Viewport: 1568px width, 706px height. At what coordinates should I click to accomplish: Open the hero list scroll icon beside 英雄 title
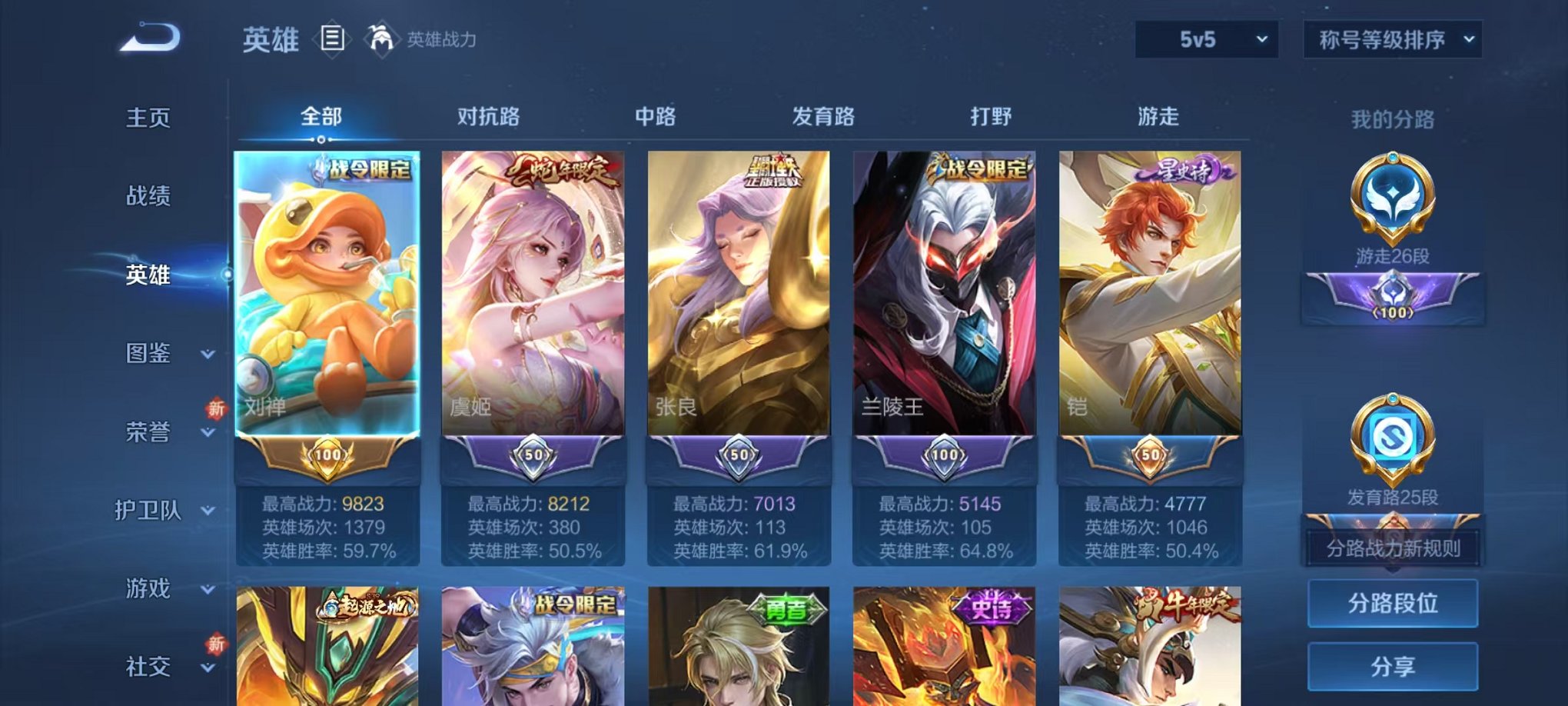tap(334, 38)
